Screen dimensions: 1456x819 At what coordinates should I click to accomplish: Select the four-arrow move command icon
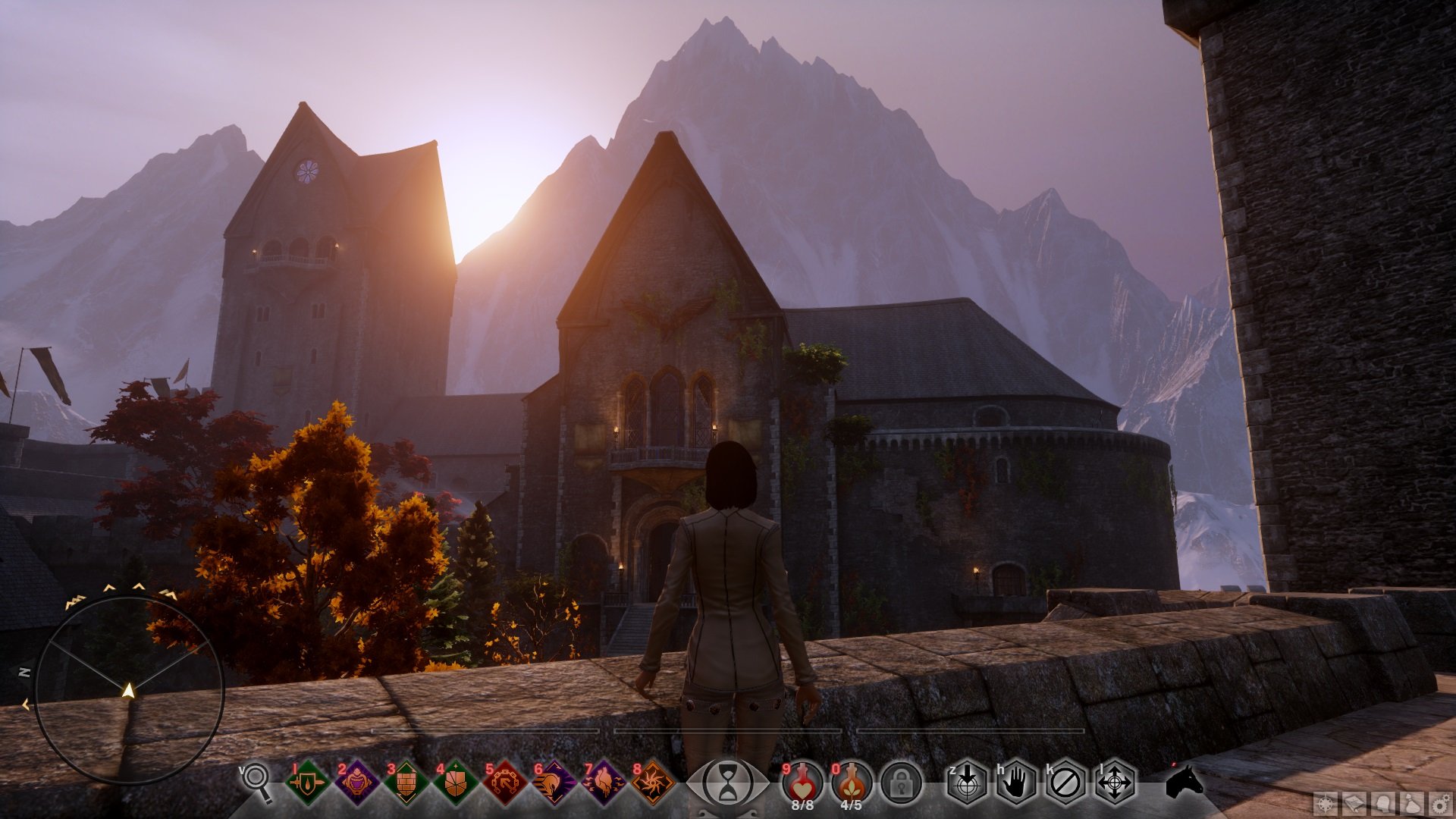point(1115,783)
